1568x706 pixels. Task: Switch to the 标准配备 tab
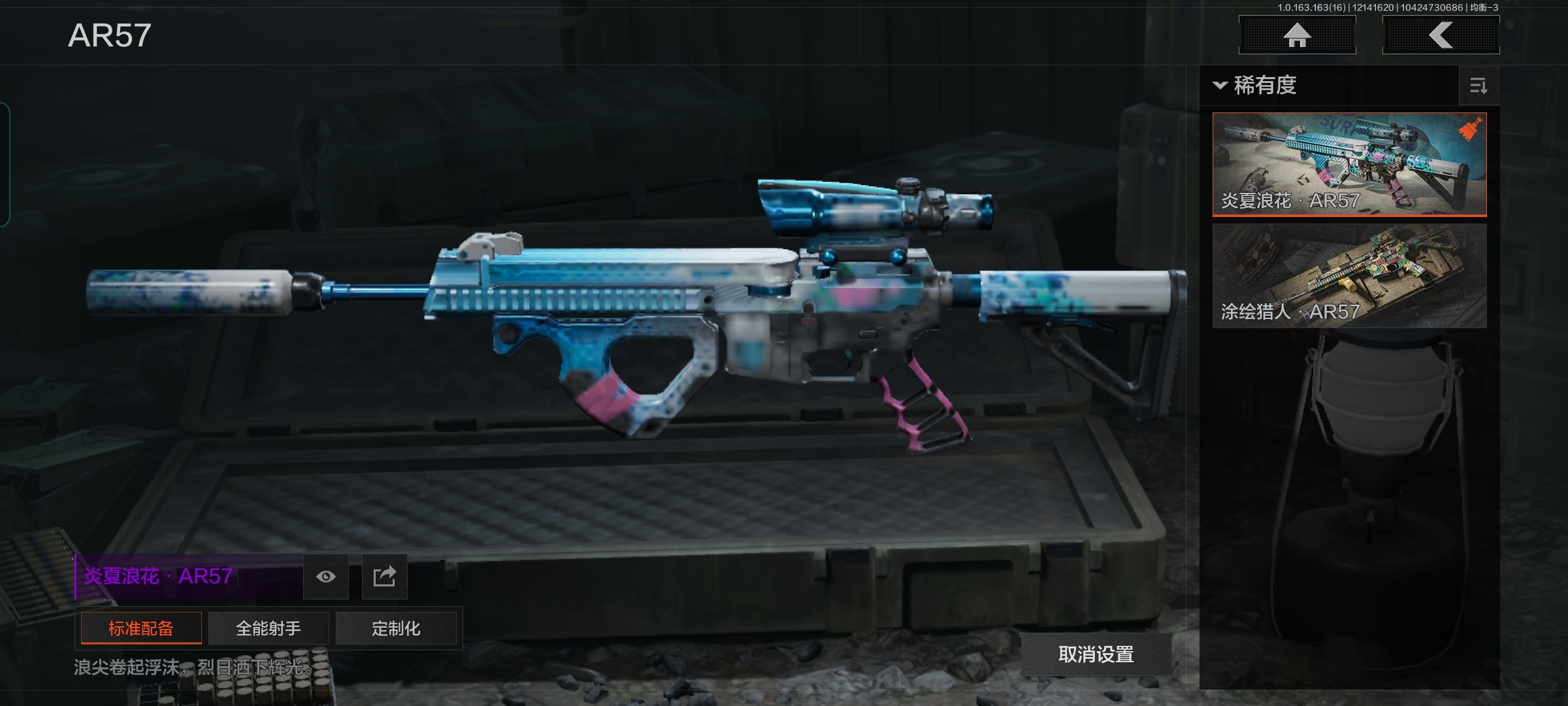tap(141, 628)
